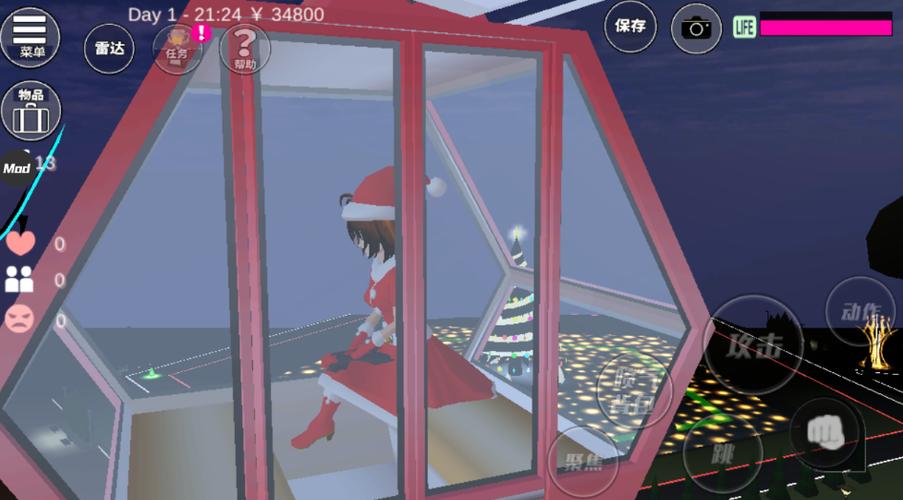The image size is (903, 500).
Task: Open the 动作 actions button
Action: click(859, 311)
